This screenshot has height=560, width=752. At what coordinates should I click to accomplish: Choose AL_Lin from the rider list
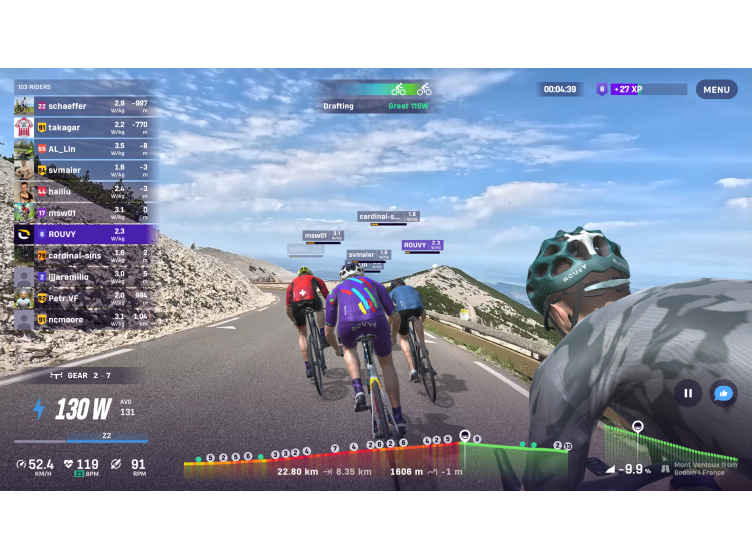(85, 149)
